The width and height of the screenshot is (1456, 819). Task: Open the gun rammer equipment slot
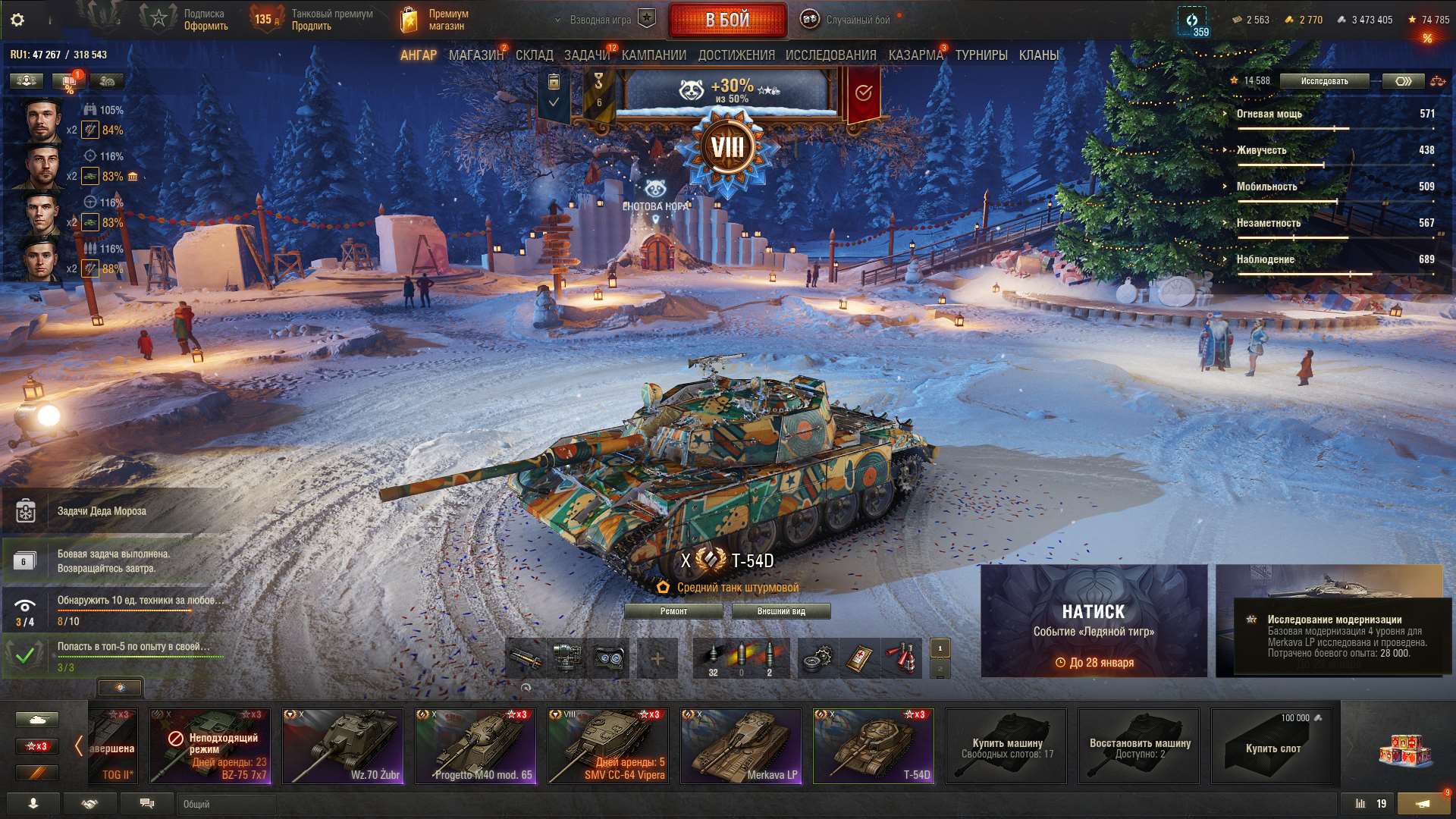[528, 658]
